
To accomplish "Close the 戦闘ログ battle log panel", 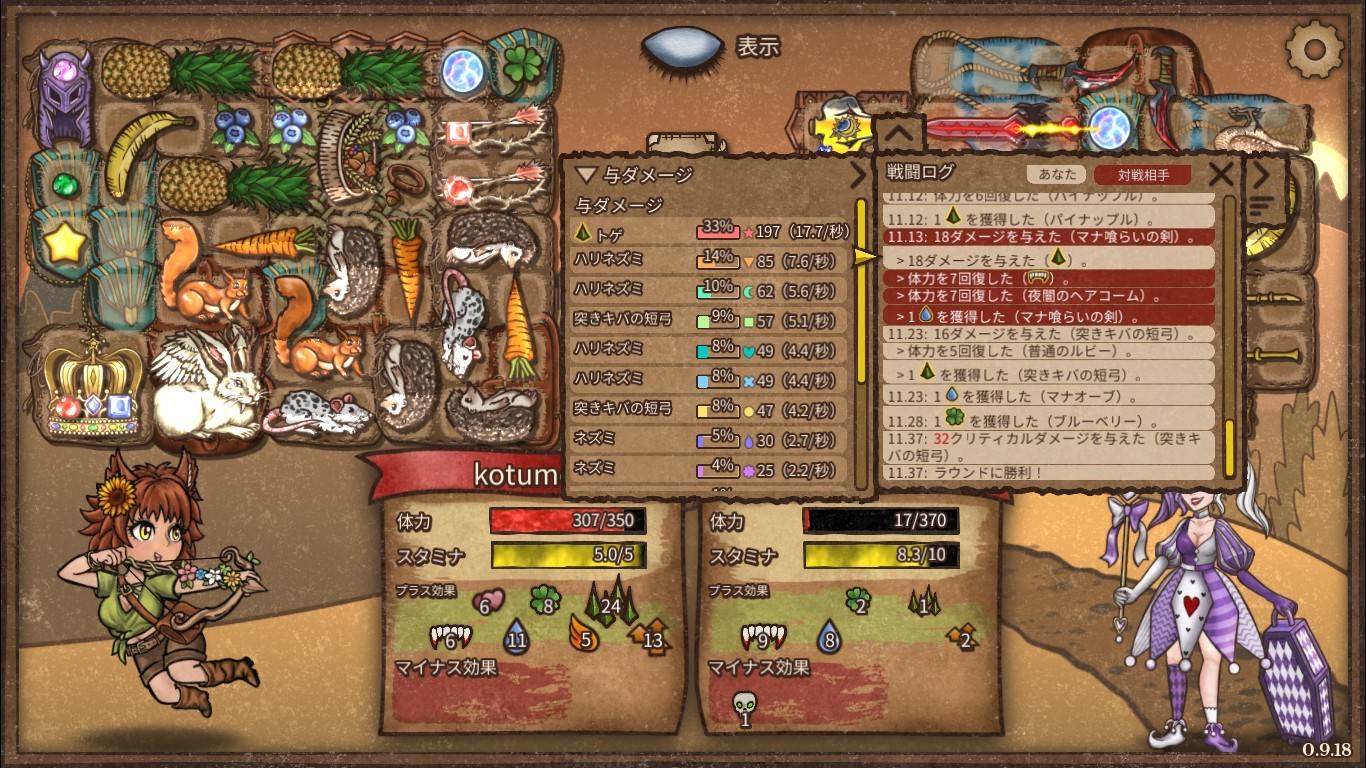I will click(x=1221, y=175).
